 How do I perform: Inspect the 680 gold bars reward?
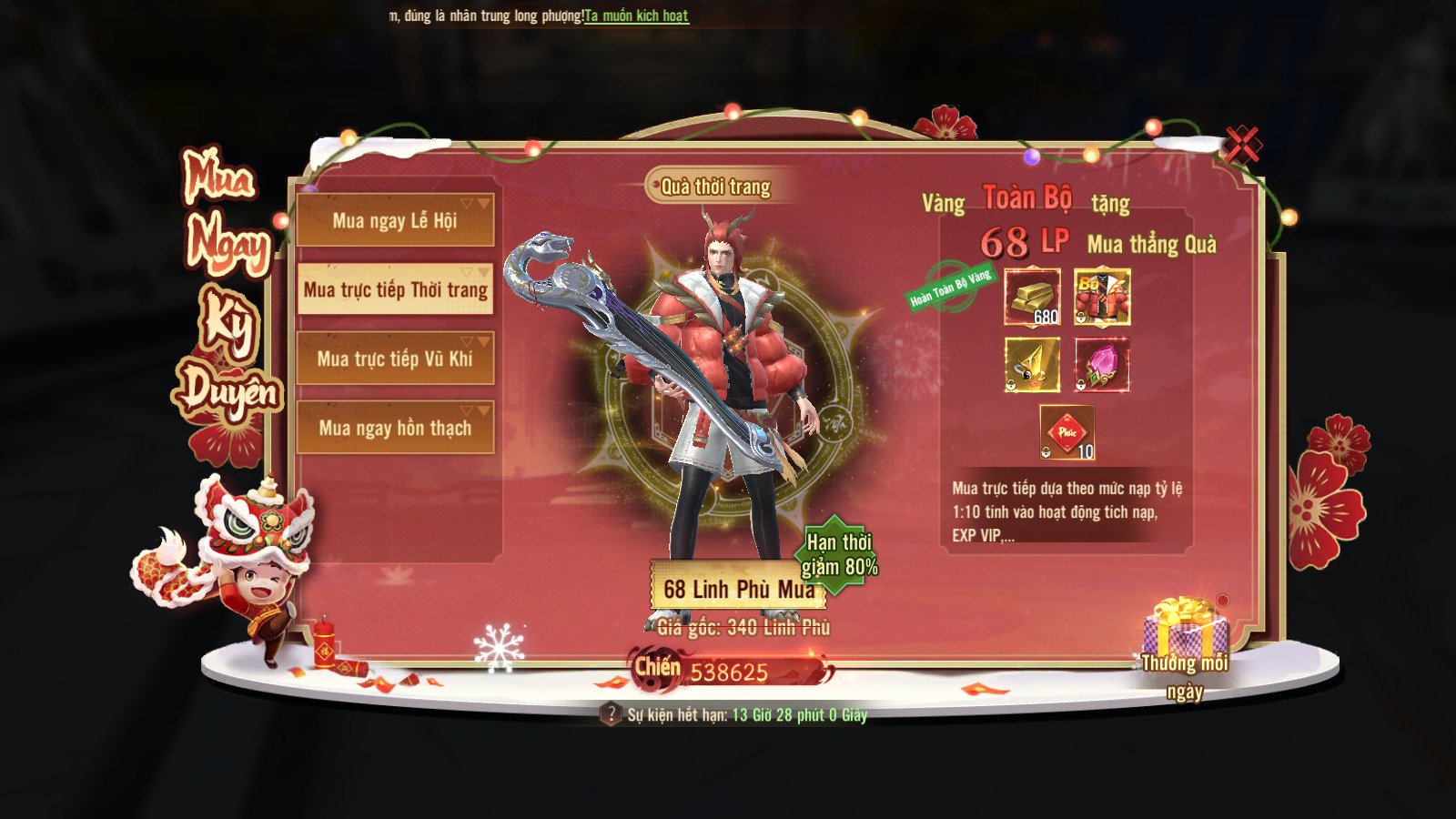tap(1032, 297)
